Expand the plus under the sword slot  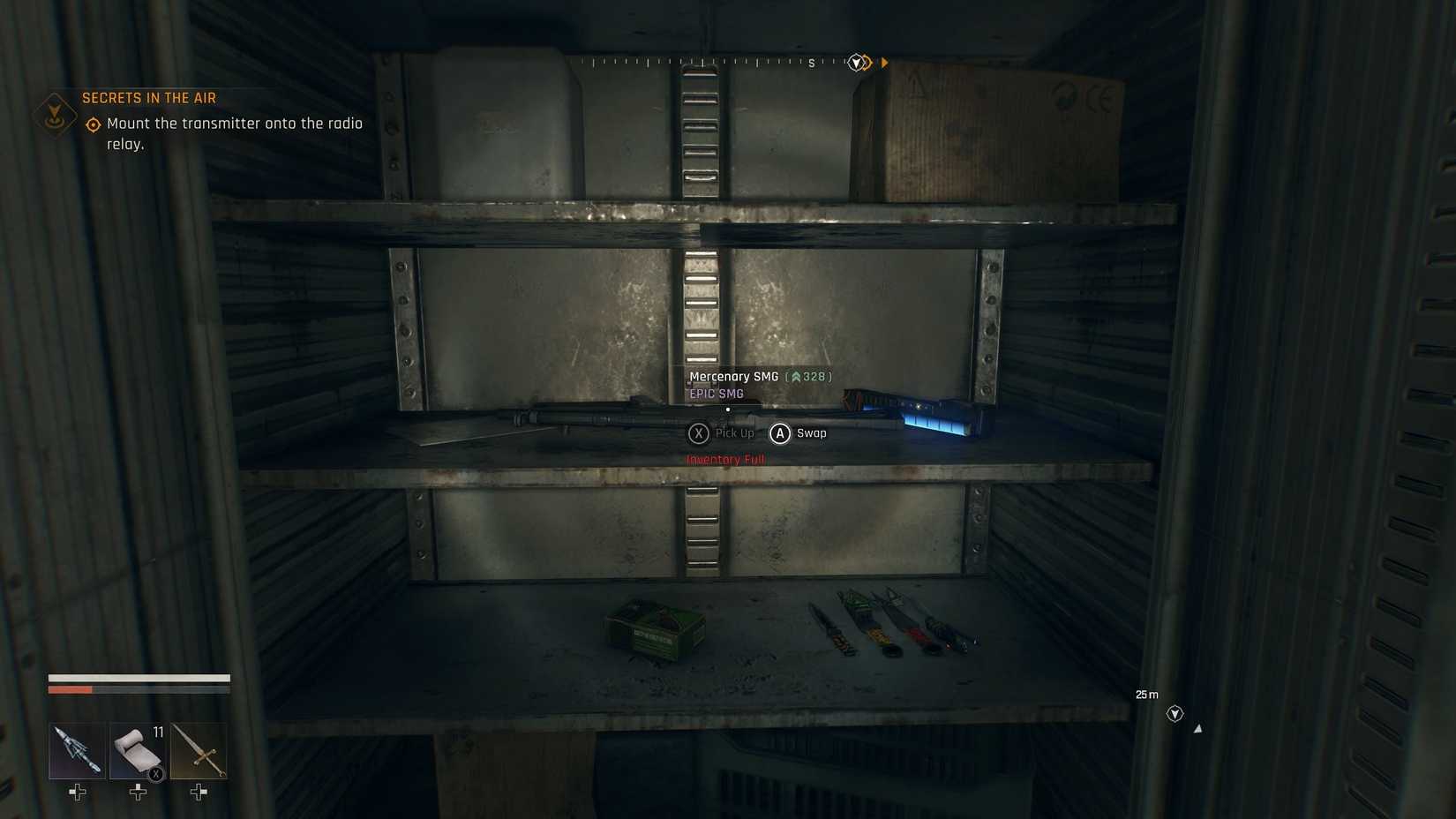[x=198, y=793]
